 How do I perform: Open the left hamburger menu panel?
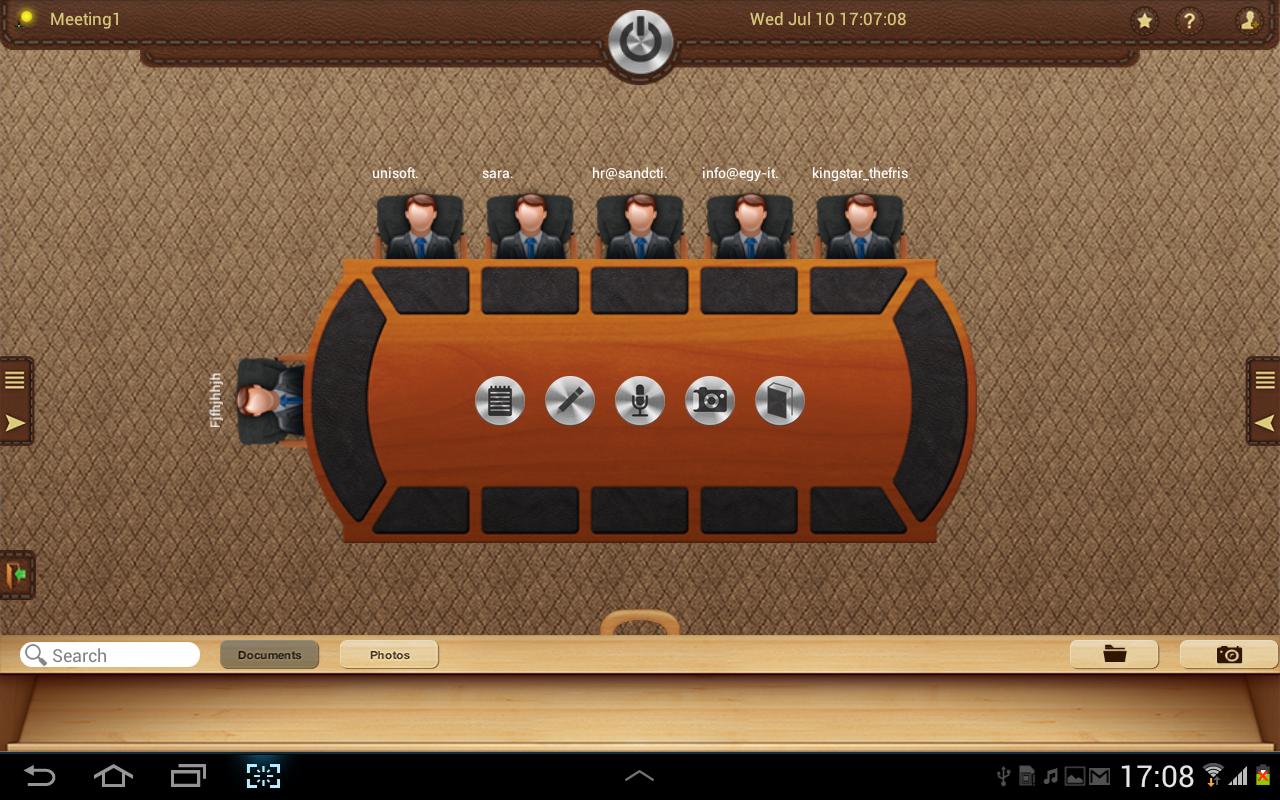click(x=14, y=379)
